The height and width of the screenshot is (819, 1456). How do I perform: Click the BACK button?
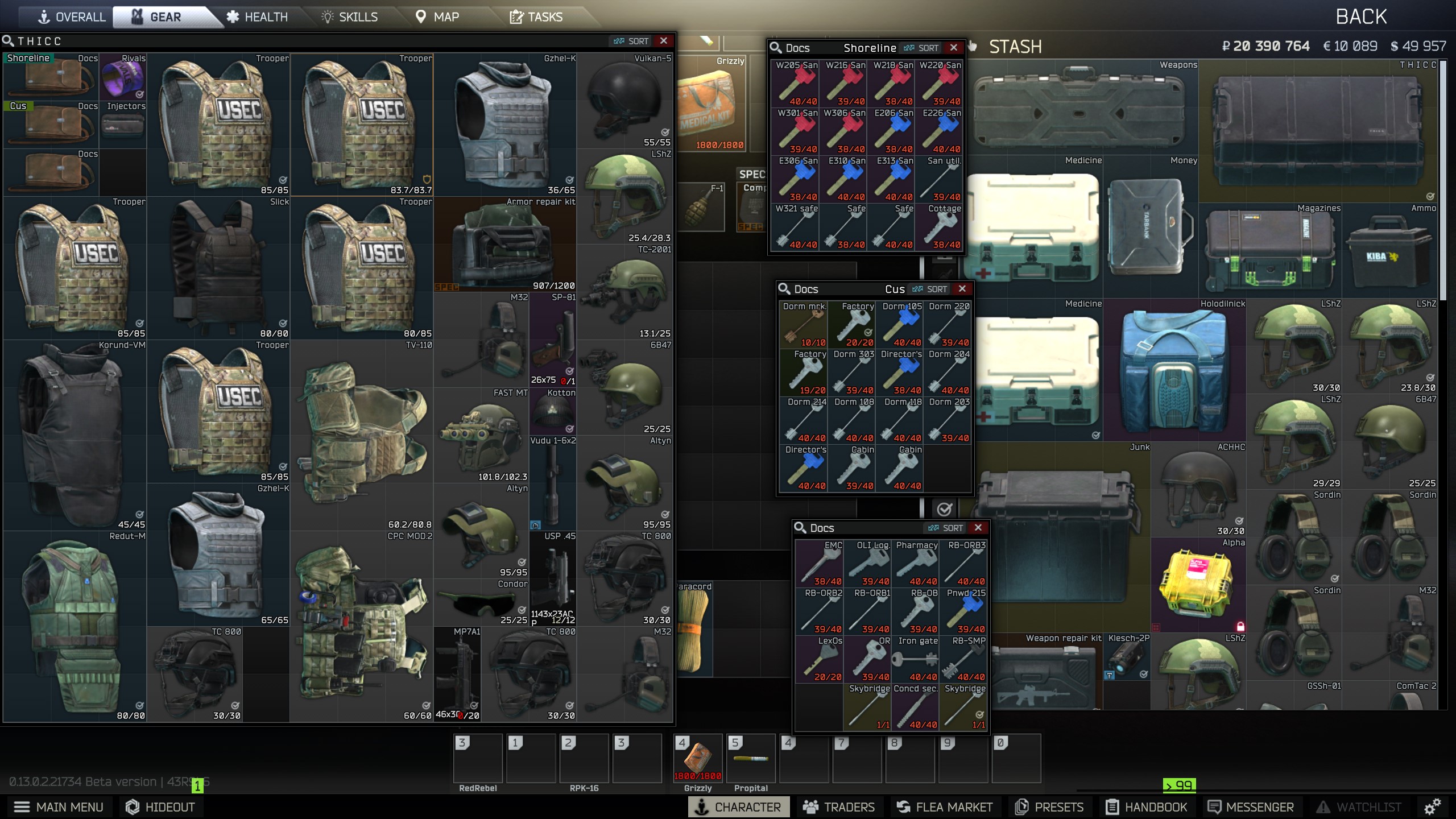point(1362,16)
